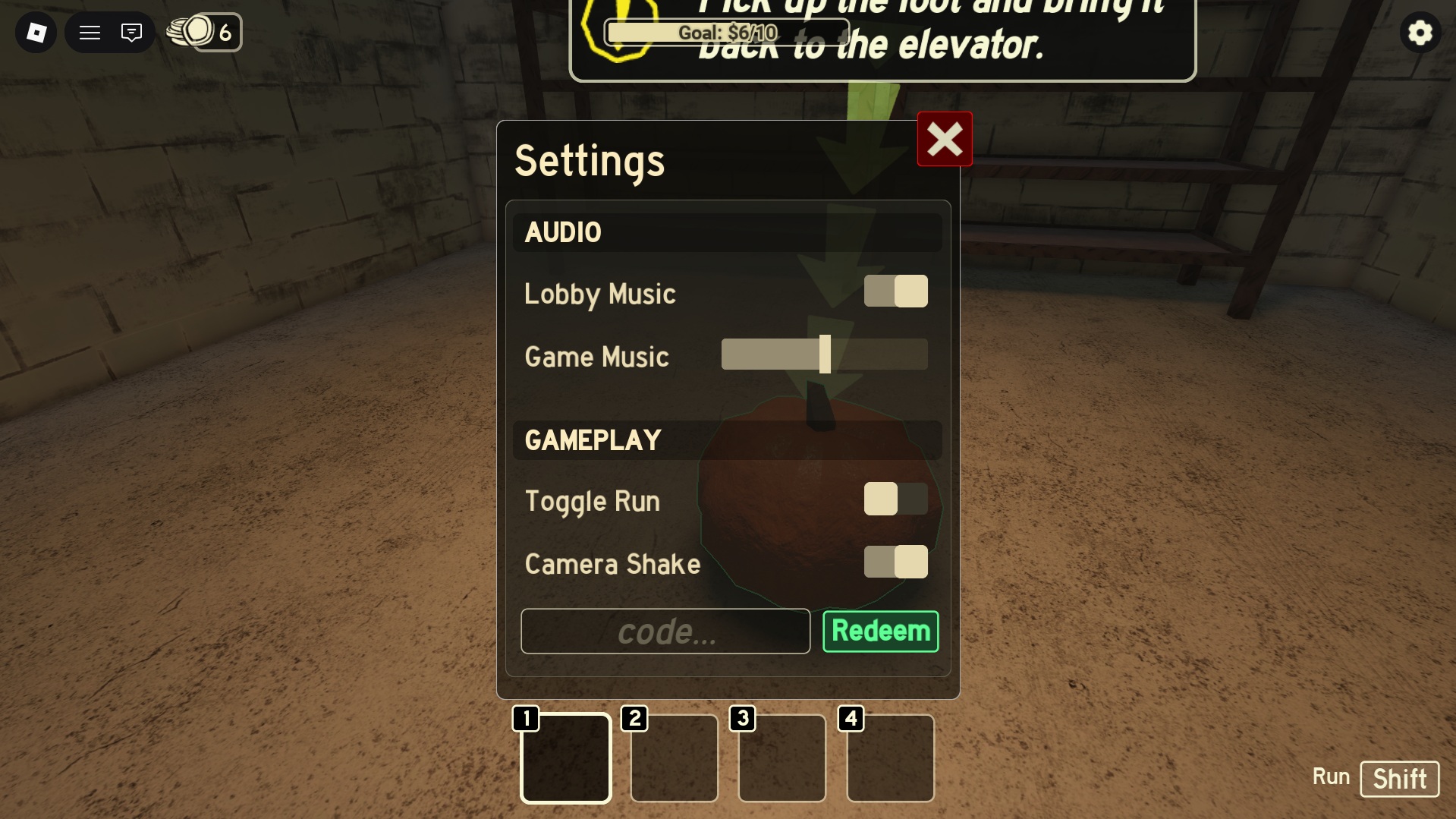Select hotbar slot 3
The height and width of the screenshot is (819, 1456).
[781, 758]
